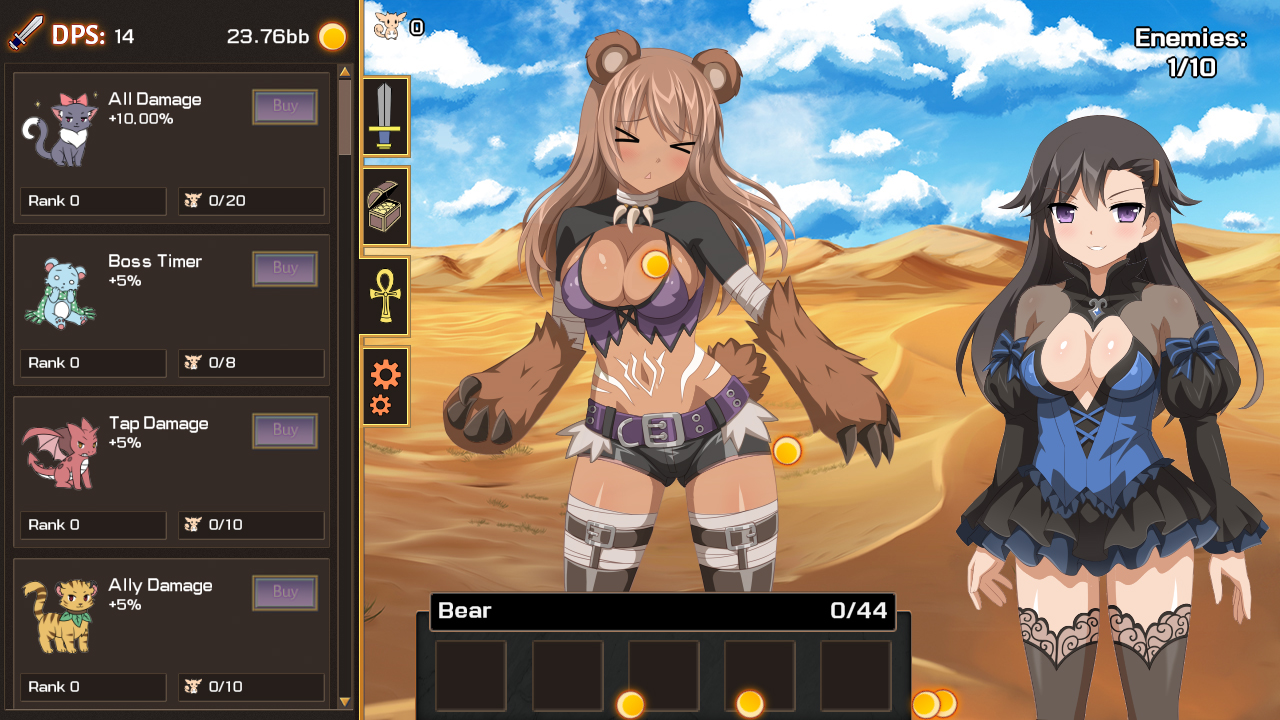Click the Rank 0 field under All Damage
The width and height of the screenshot is (1280, 720).
92,201
